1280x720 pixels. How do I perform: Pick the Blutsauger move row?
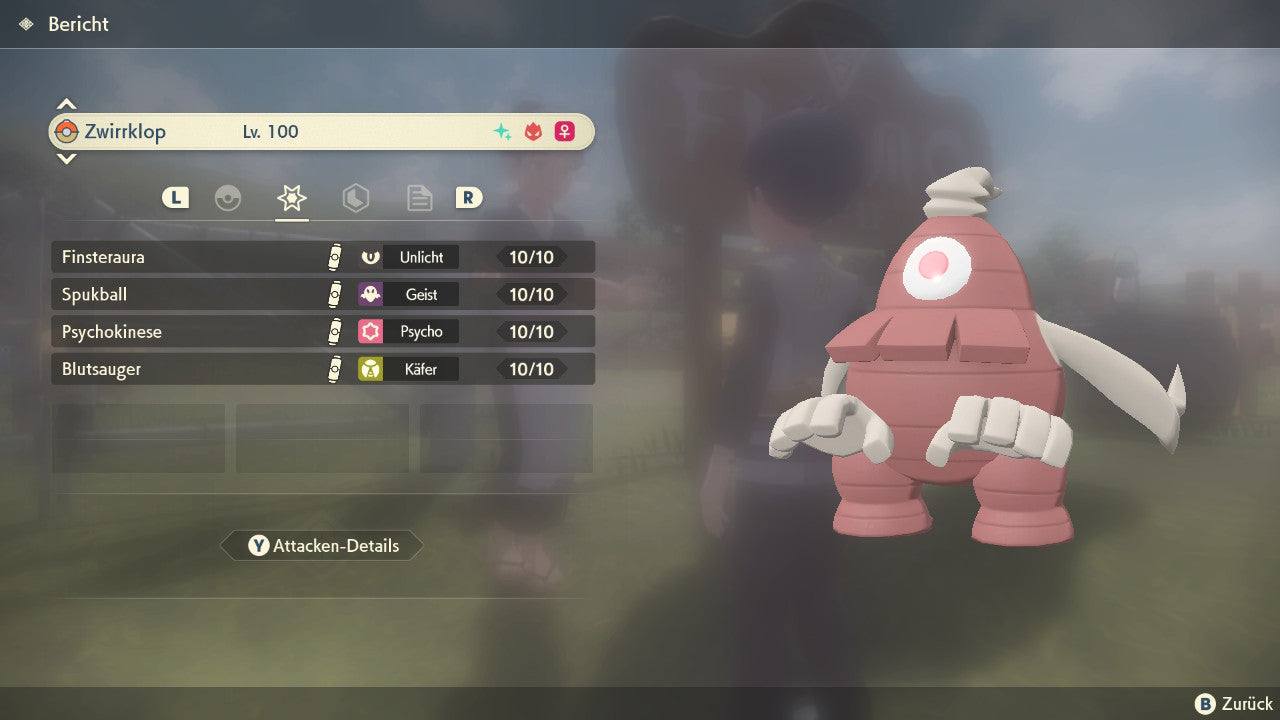(x=322, y=369)
